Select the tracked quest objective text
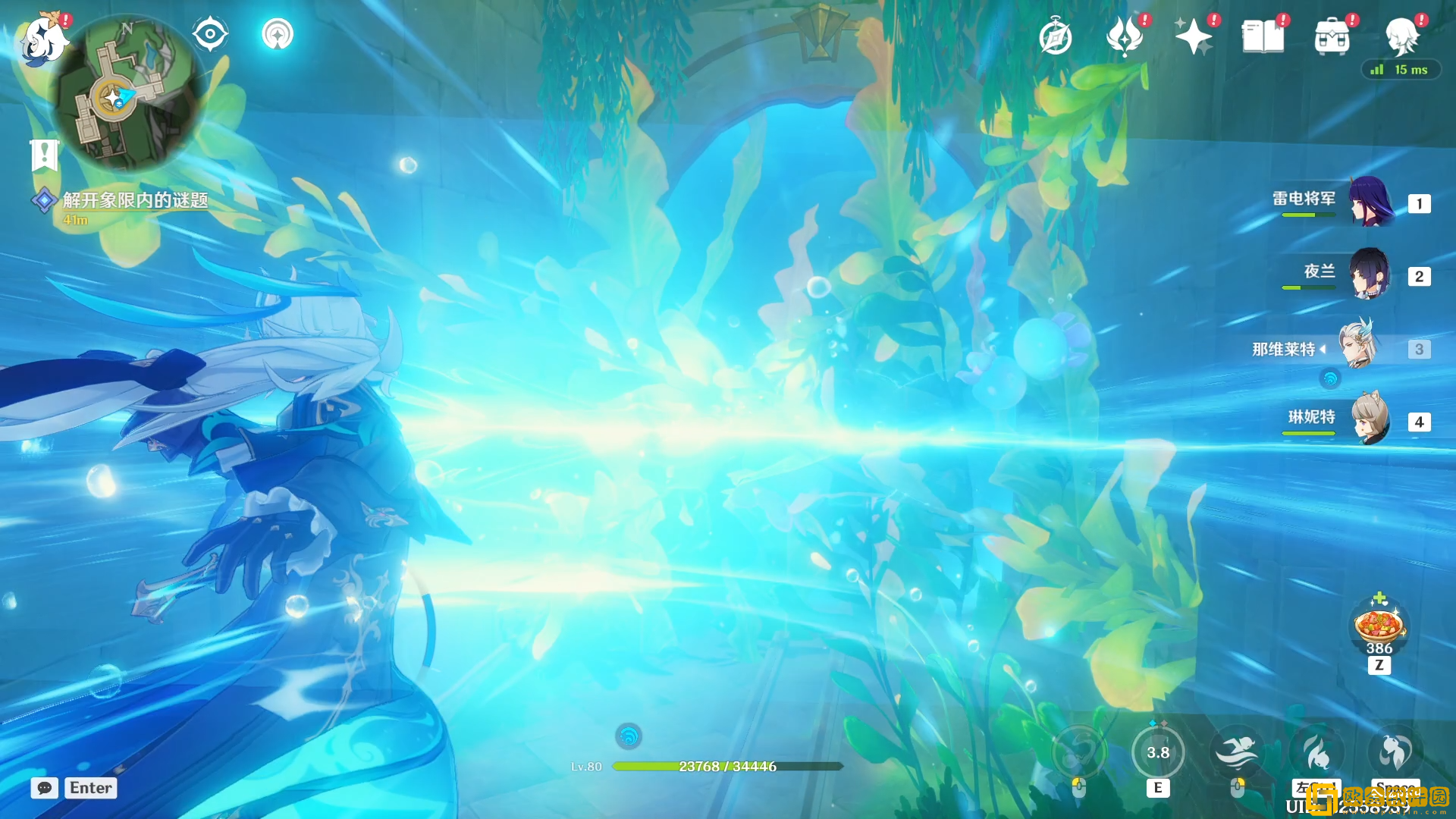 [135, 200]
